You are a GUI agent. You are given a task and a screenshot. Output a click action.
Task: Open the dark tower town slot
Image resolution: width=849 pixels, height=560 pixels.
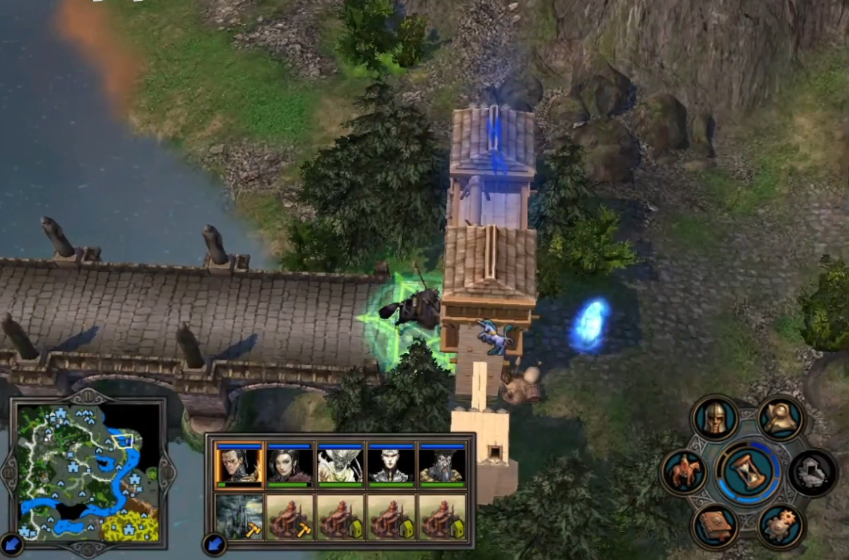pyautogui.click(x=239, y=517)
